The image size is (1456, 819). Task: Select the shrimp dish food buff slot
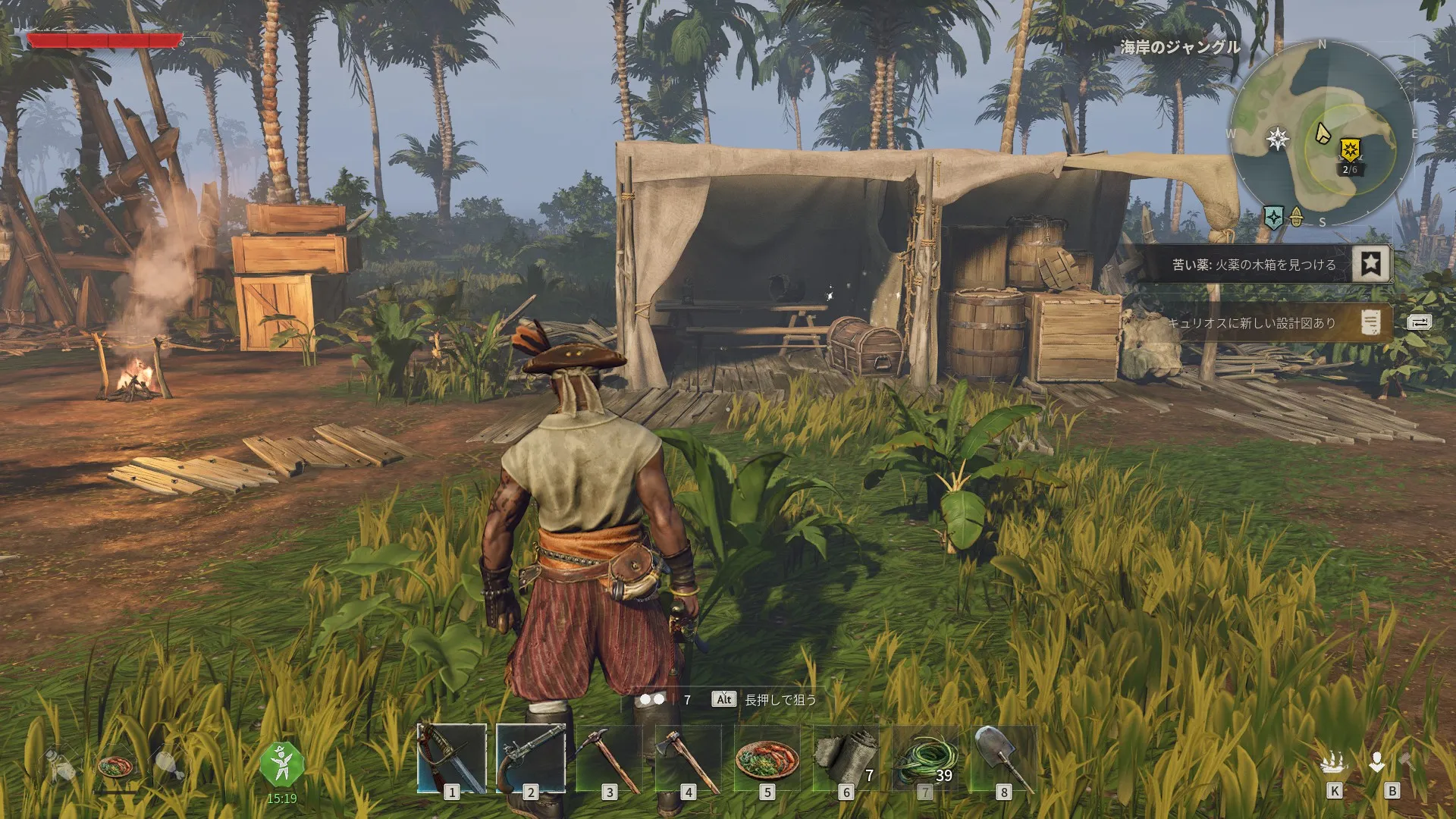pos(115,766)
